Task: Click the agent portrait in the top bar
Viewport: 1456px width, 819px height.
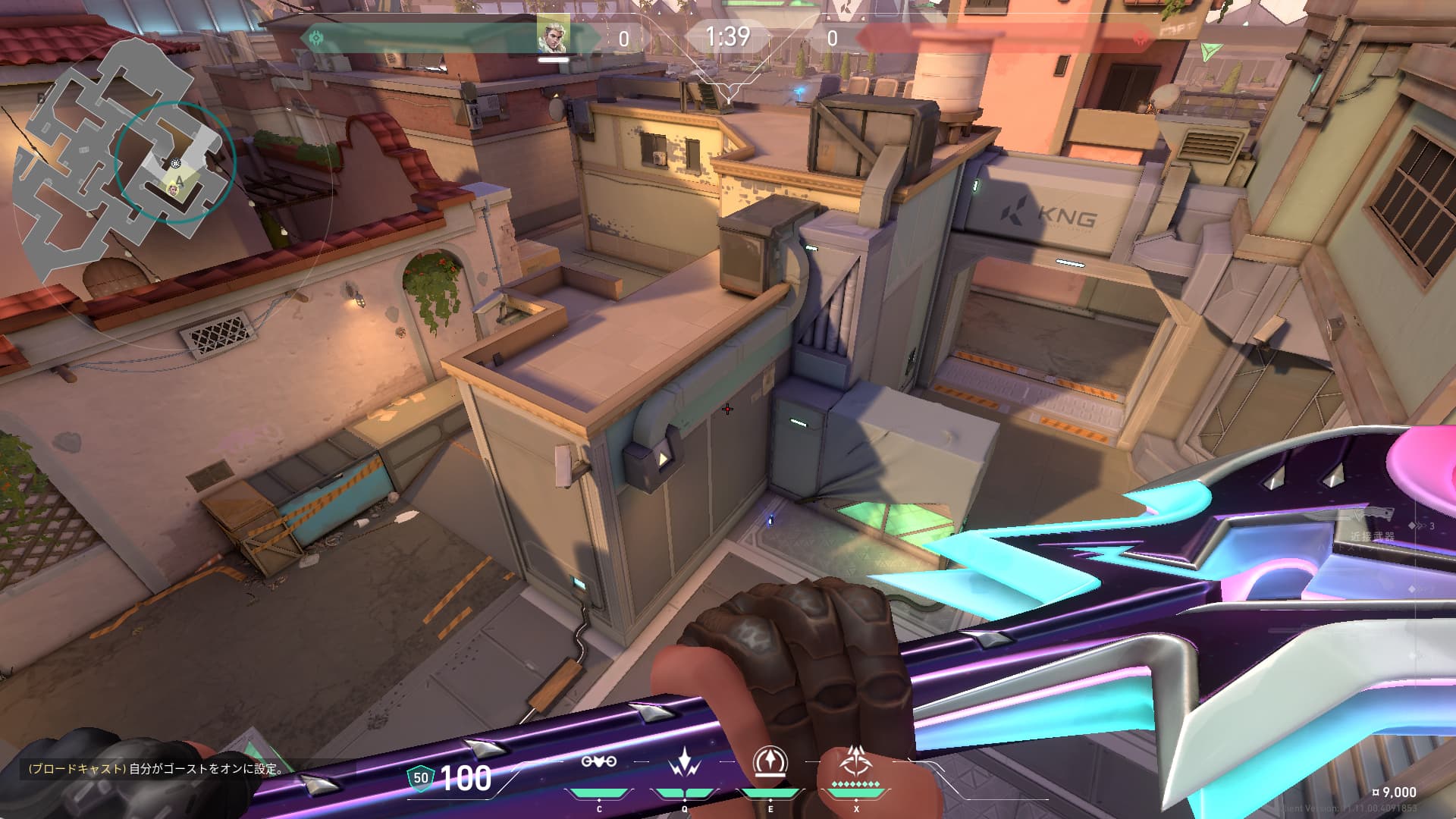Action: click(553, 35)
